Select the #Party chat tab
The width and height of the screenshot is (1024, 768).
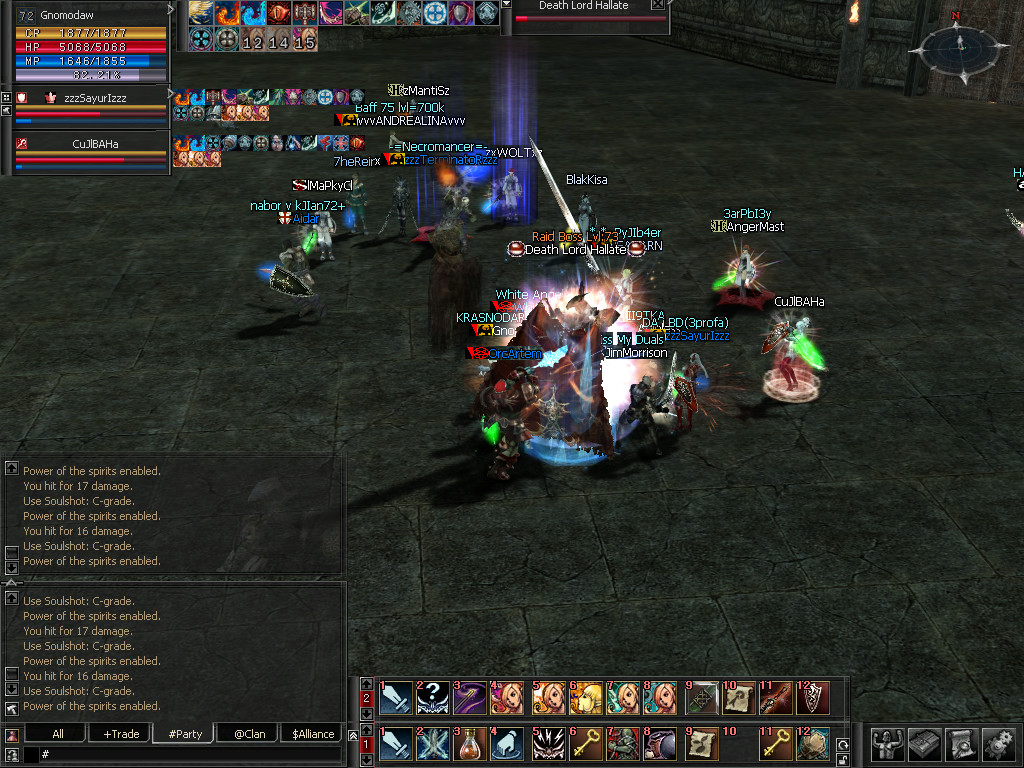click(185, 734)
